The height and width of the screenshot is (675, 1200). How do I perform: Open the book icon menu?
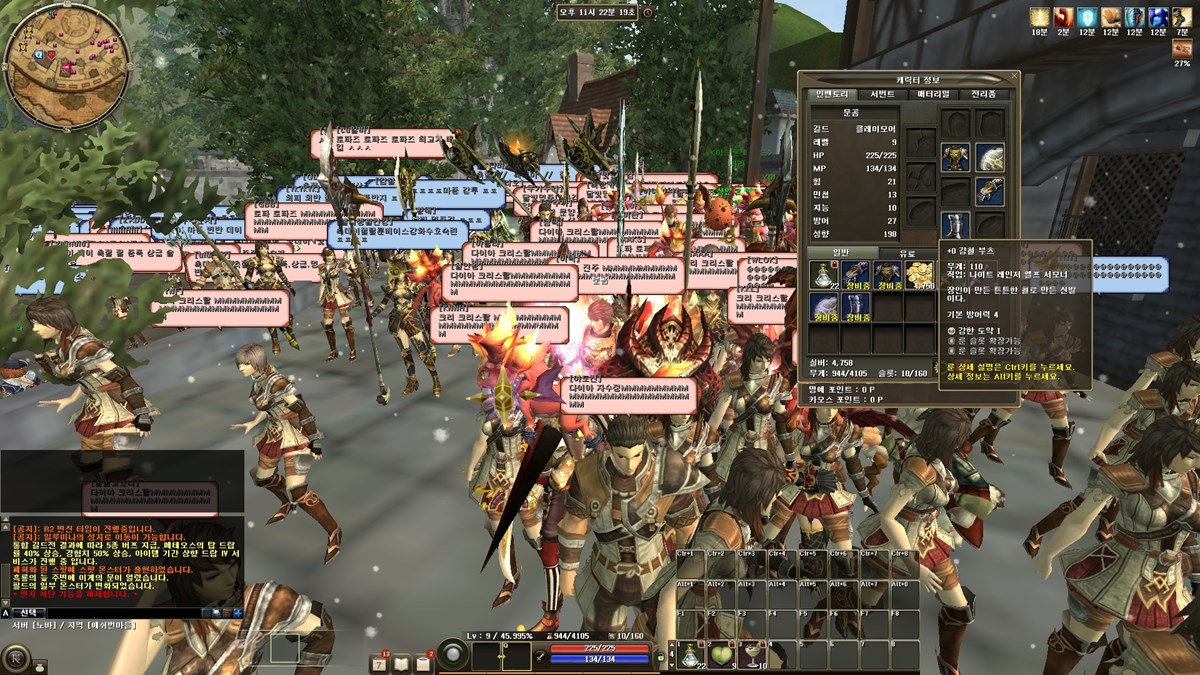point(401,663)
